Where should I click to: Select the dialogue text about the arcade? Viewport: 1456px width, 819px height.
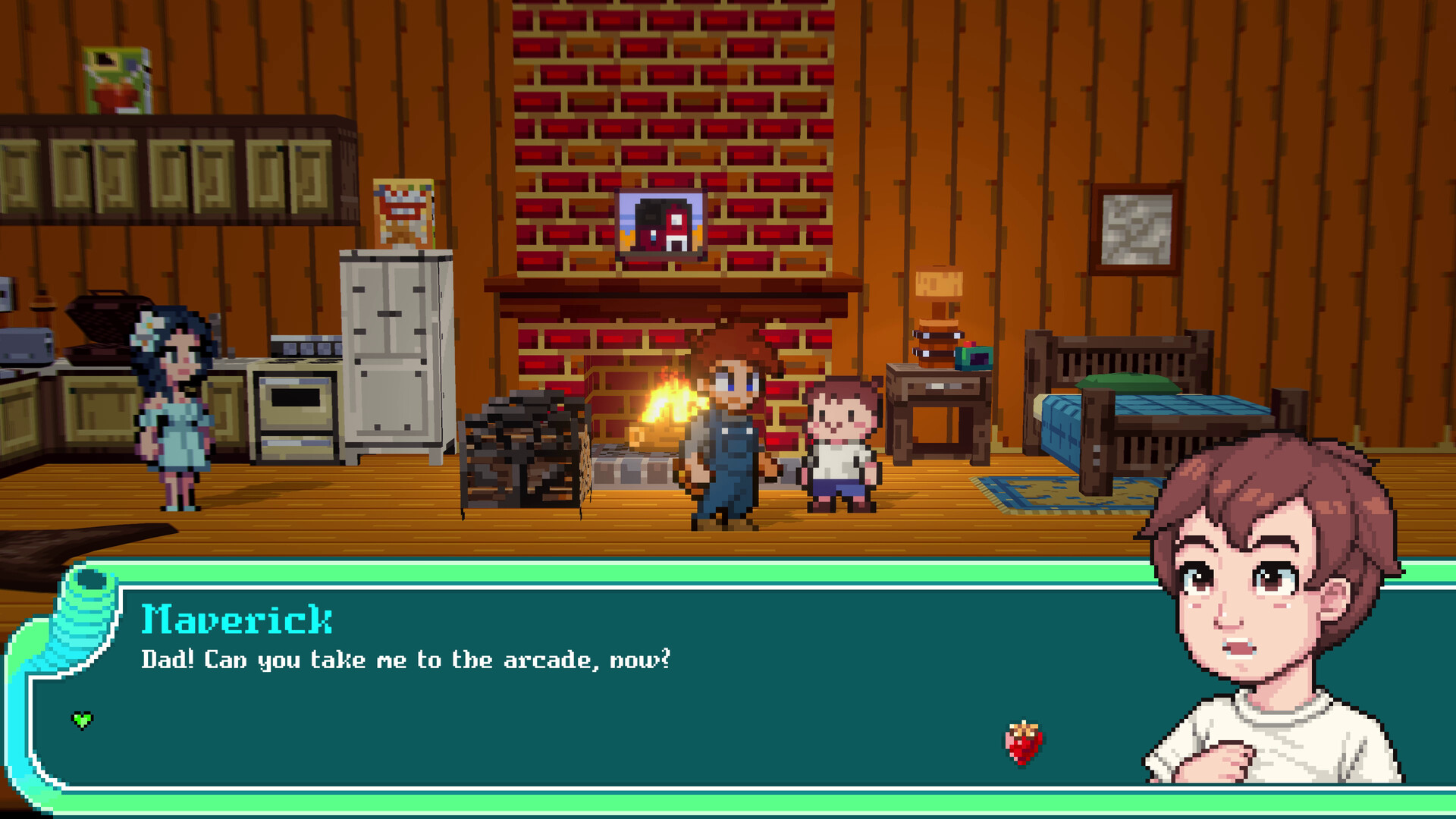pos(406,661)
